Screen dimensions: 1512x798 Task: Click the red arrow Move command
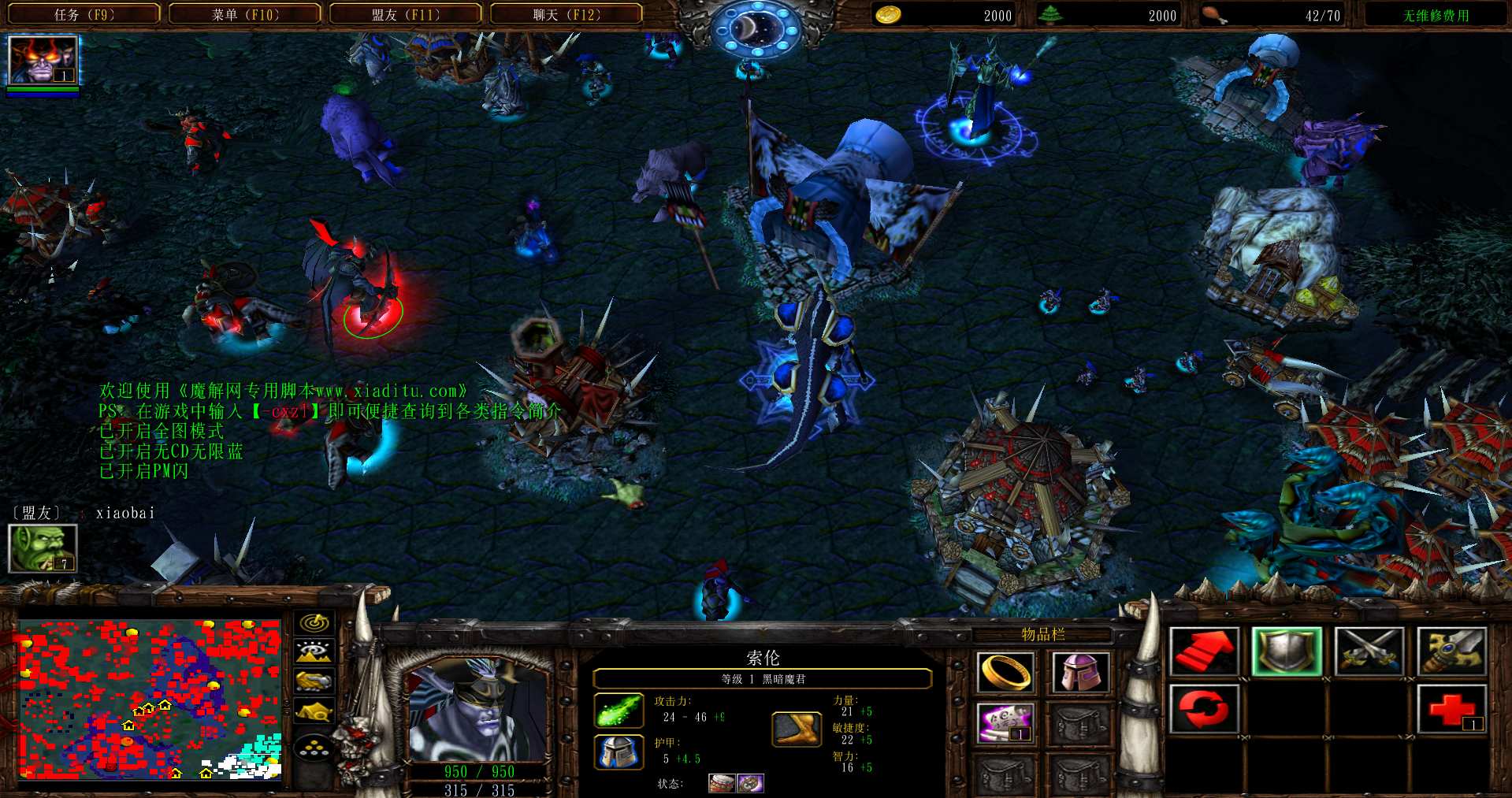(1203, 651)
